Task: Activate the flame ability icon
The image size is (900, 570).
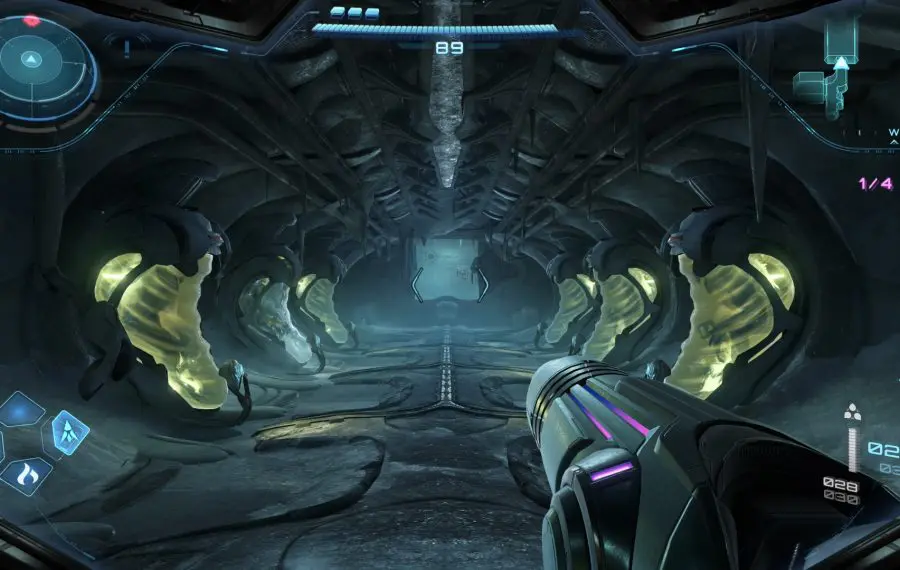Action: [25, 478]
